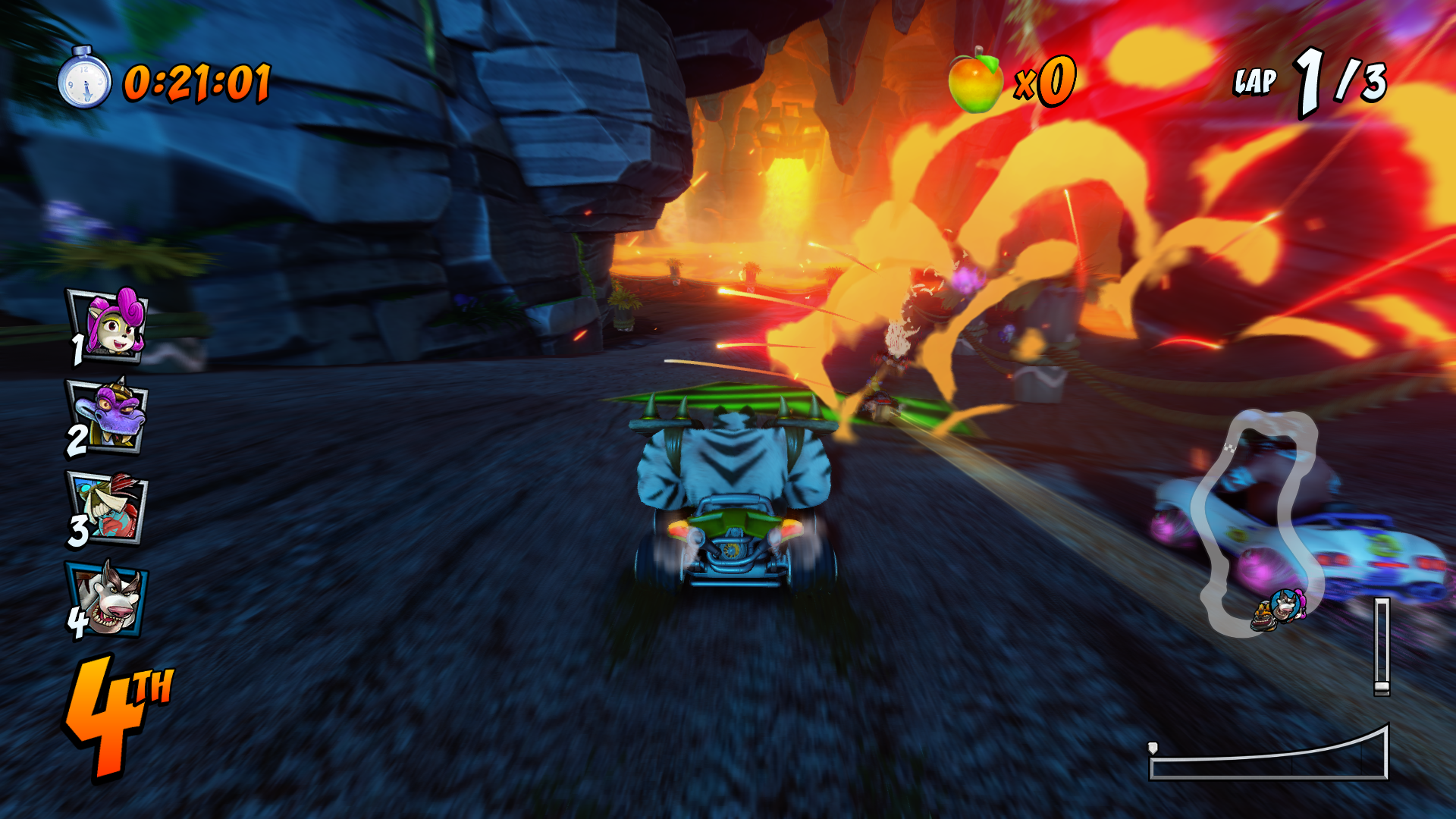Choose the fourth-place white tiger portrait
Screen dimensions: 1456x819
[x=109, y=599]
